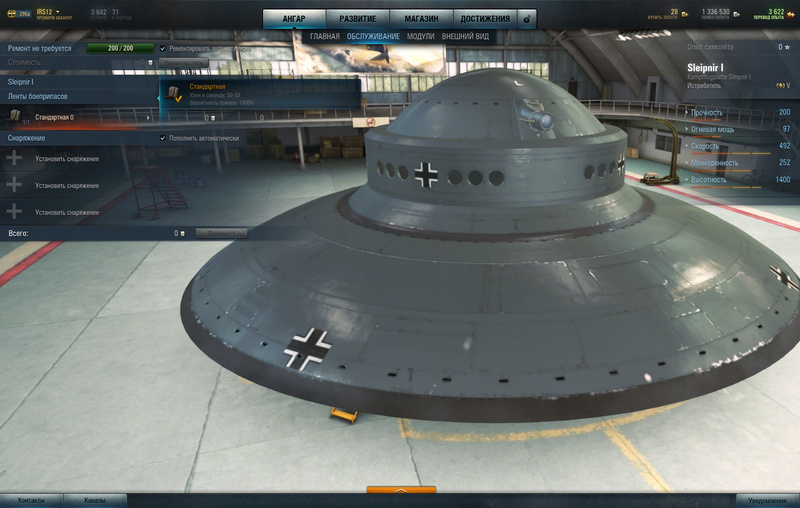The width and height of the screenshot is (800, 508).
Task: Toggle the Пополнять автоматически checkbox
Action: click(163, 138)
